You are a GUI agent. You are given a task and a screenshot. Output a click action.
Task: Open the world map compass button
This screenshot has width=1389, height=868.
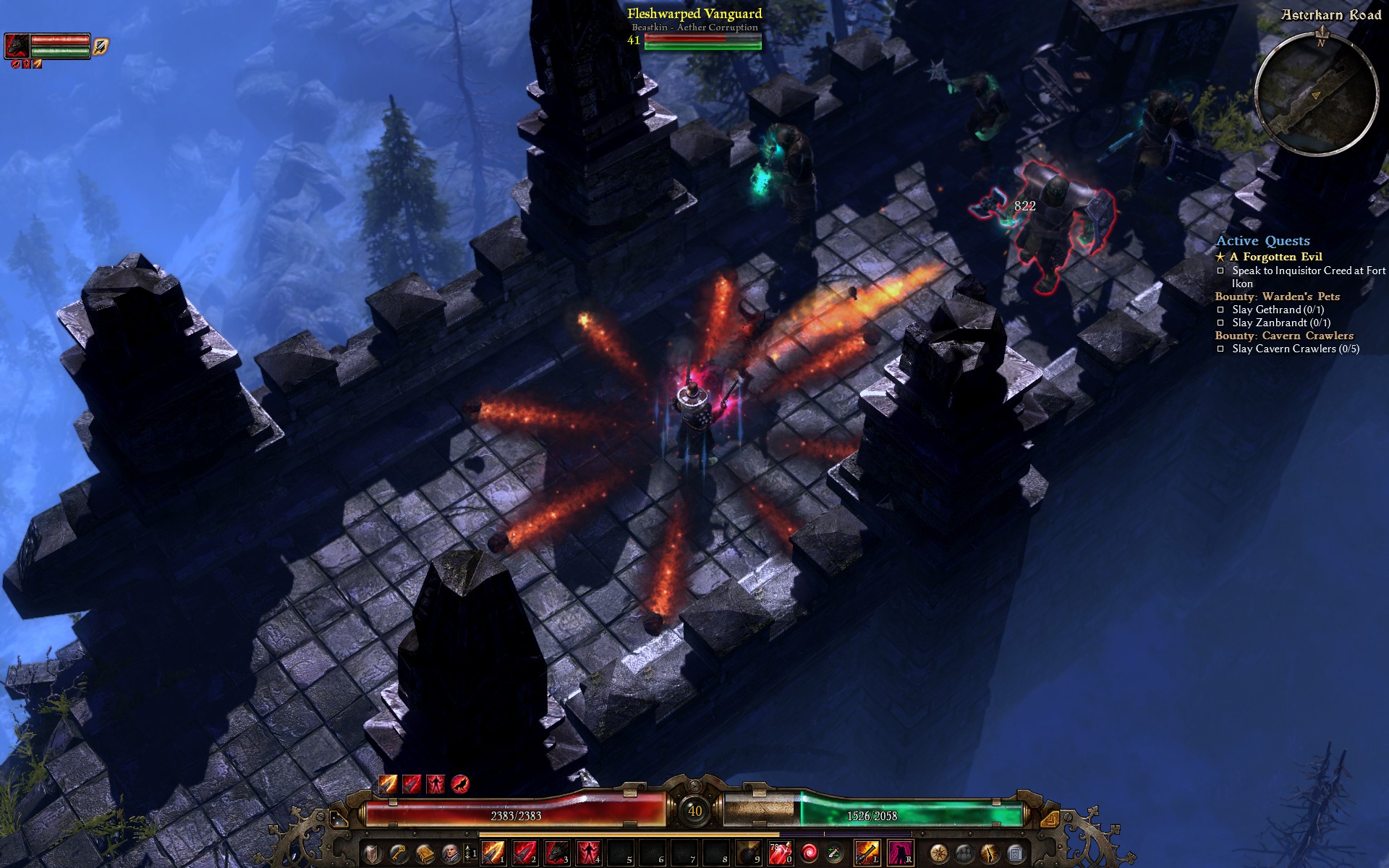coord(938,854)
